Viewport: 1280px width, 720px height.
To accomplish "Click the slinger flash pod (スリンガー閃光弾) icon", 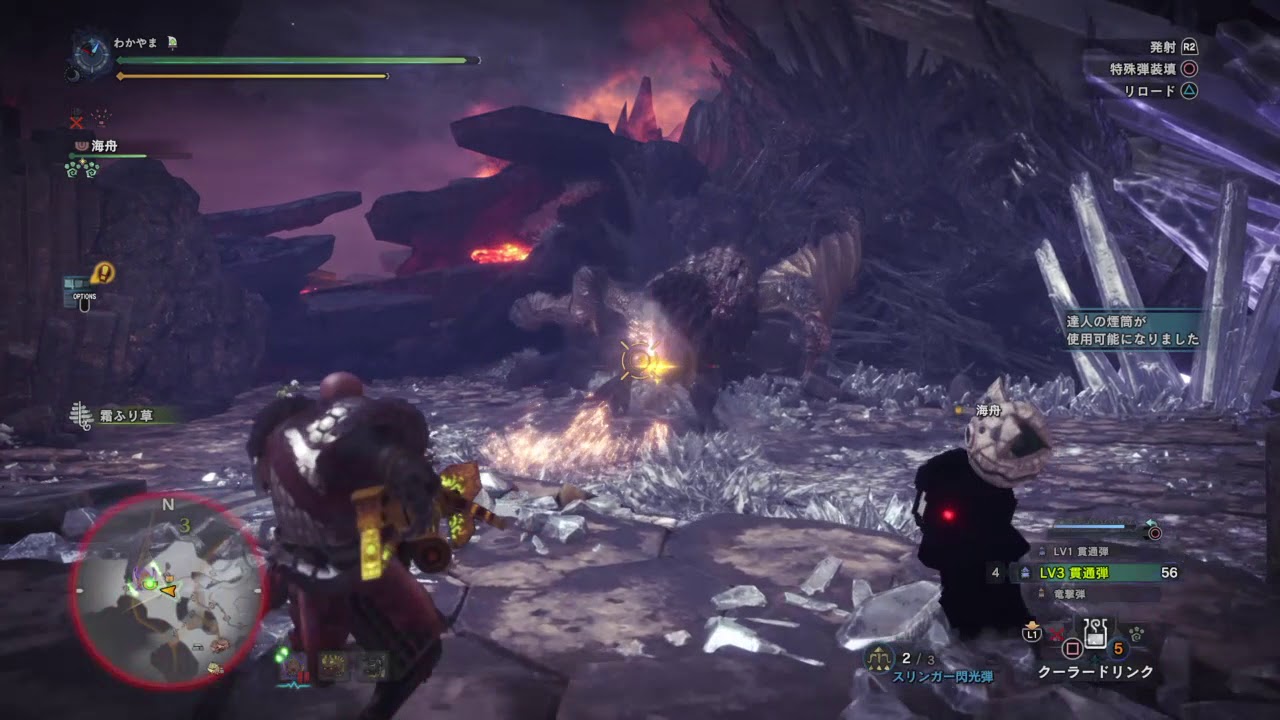I will click(879, 658).
